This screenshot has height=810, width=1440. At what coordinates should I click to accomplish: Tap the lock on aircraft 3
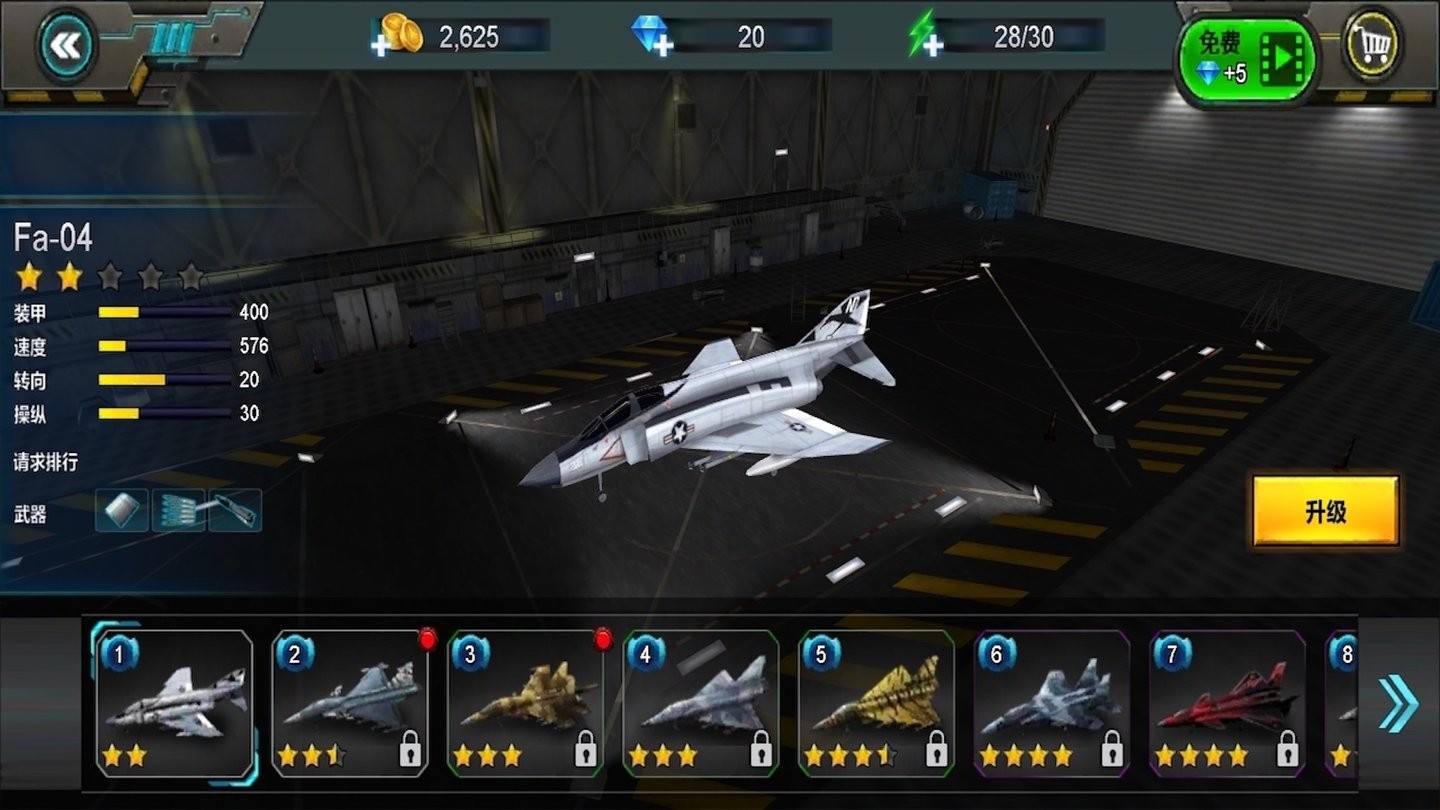(585, 753)
